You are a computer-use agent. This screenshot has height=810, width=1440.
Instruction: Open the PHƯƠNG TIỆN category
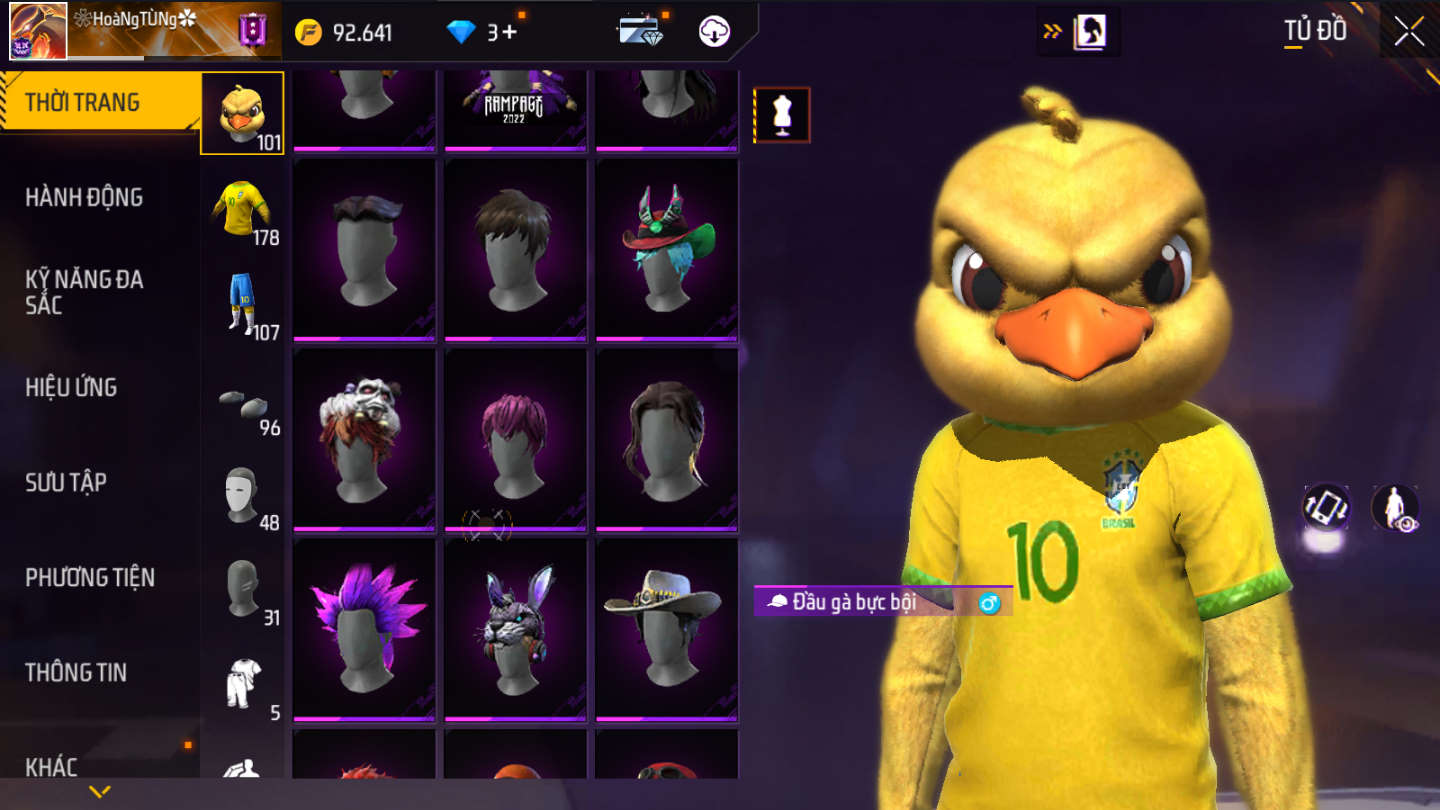click(90, 577)
